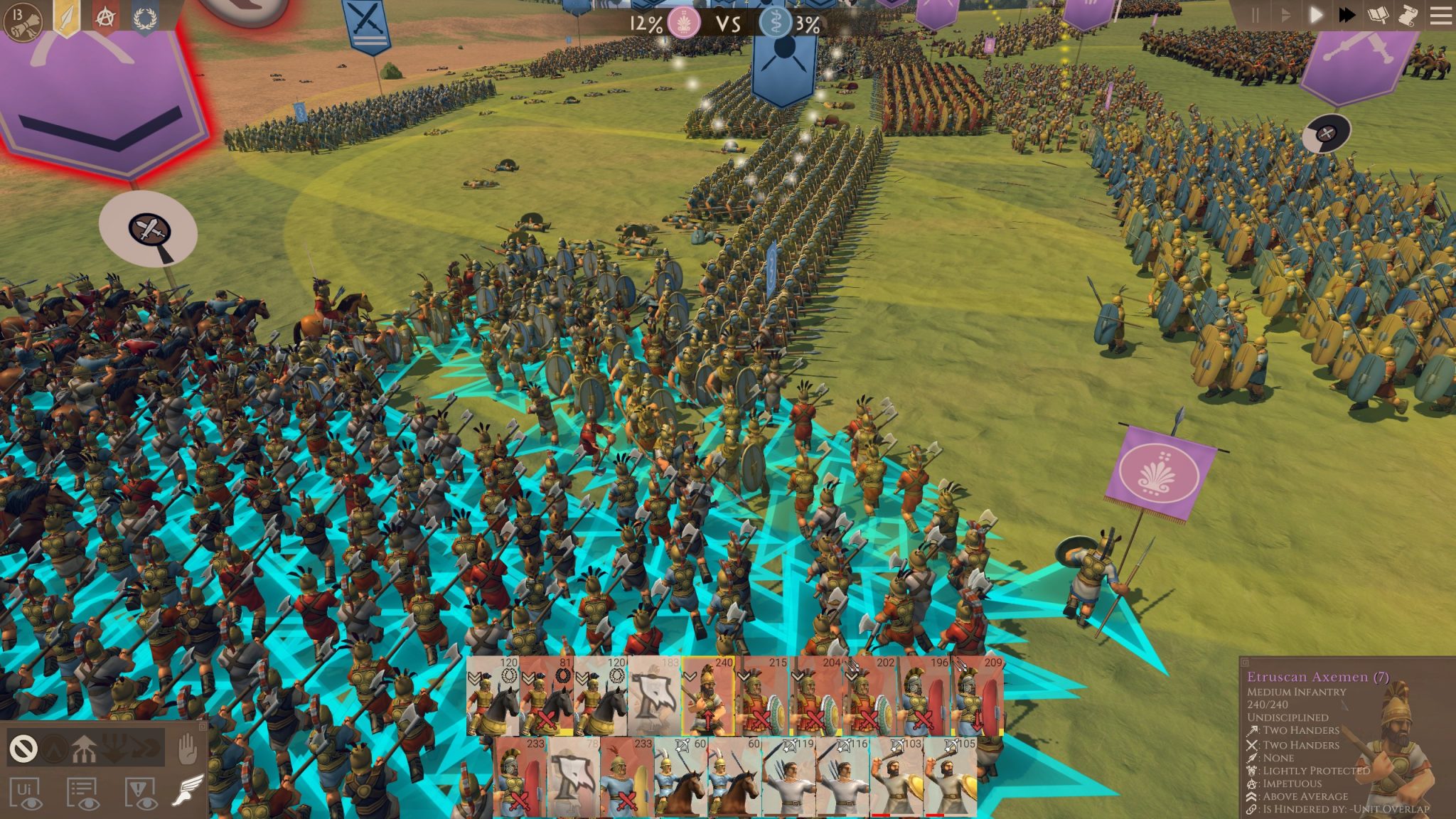Select the Etruscan Axemen card showing 240
Viewport: 1456px width, 819px height.
708,696
